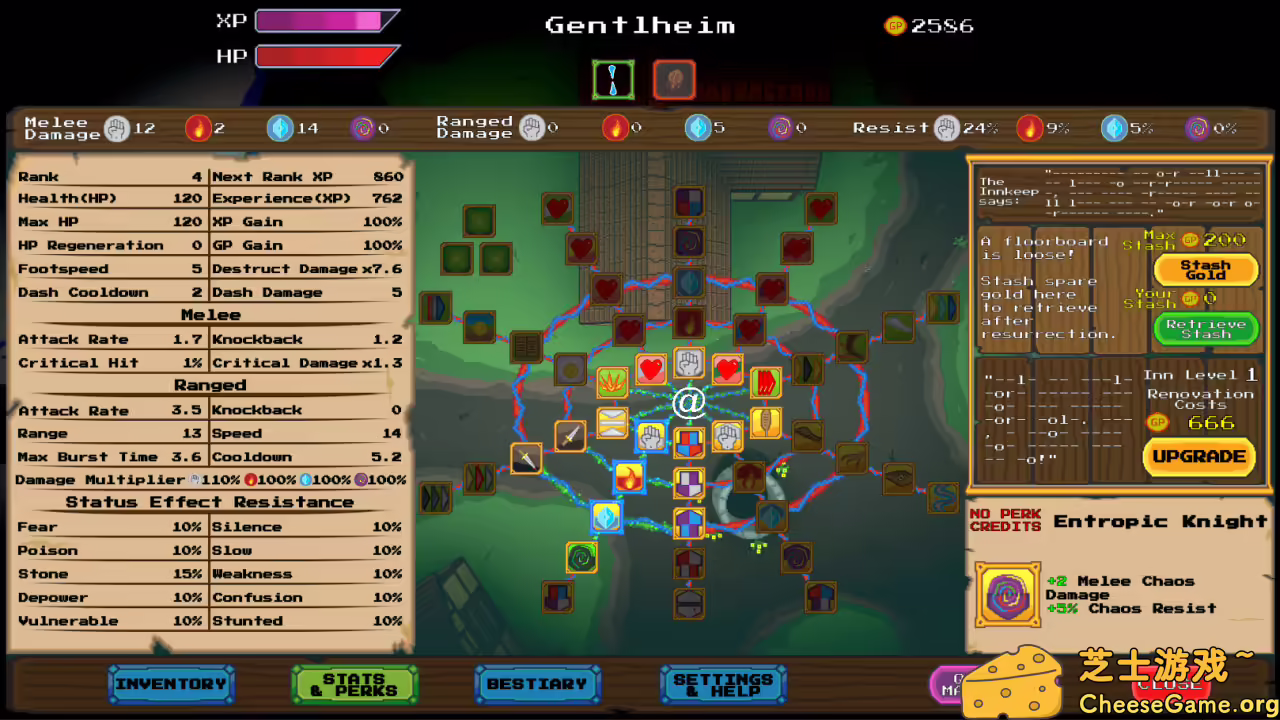The height and width of the screenshot is (720, 1280).
Task: Switch to the Bestiary tab
Action: click(x=538, y=684)
